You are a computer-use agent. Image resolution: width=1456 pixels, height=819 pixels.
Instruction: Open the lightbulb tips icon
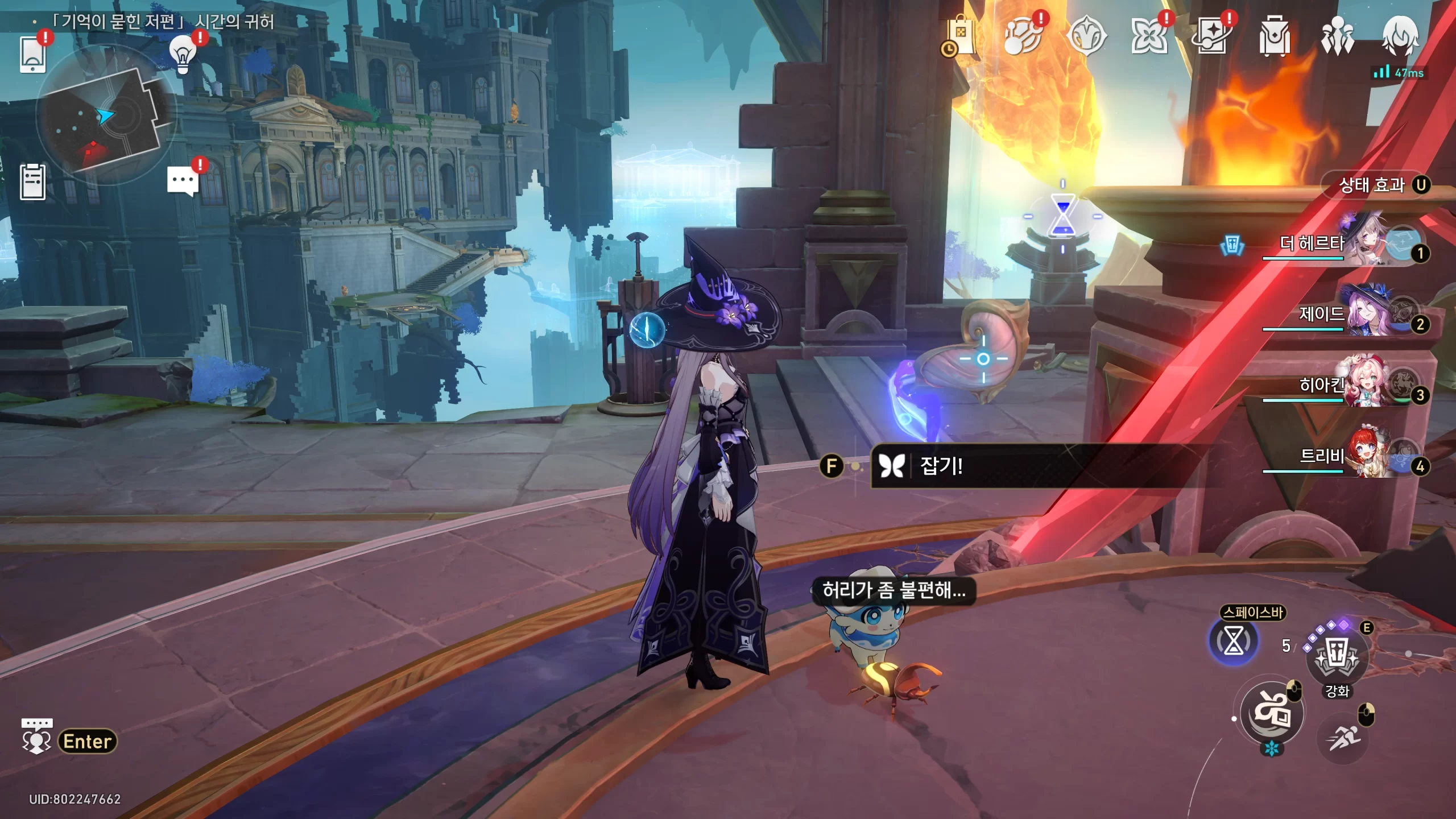183,55
